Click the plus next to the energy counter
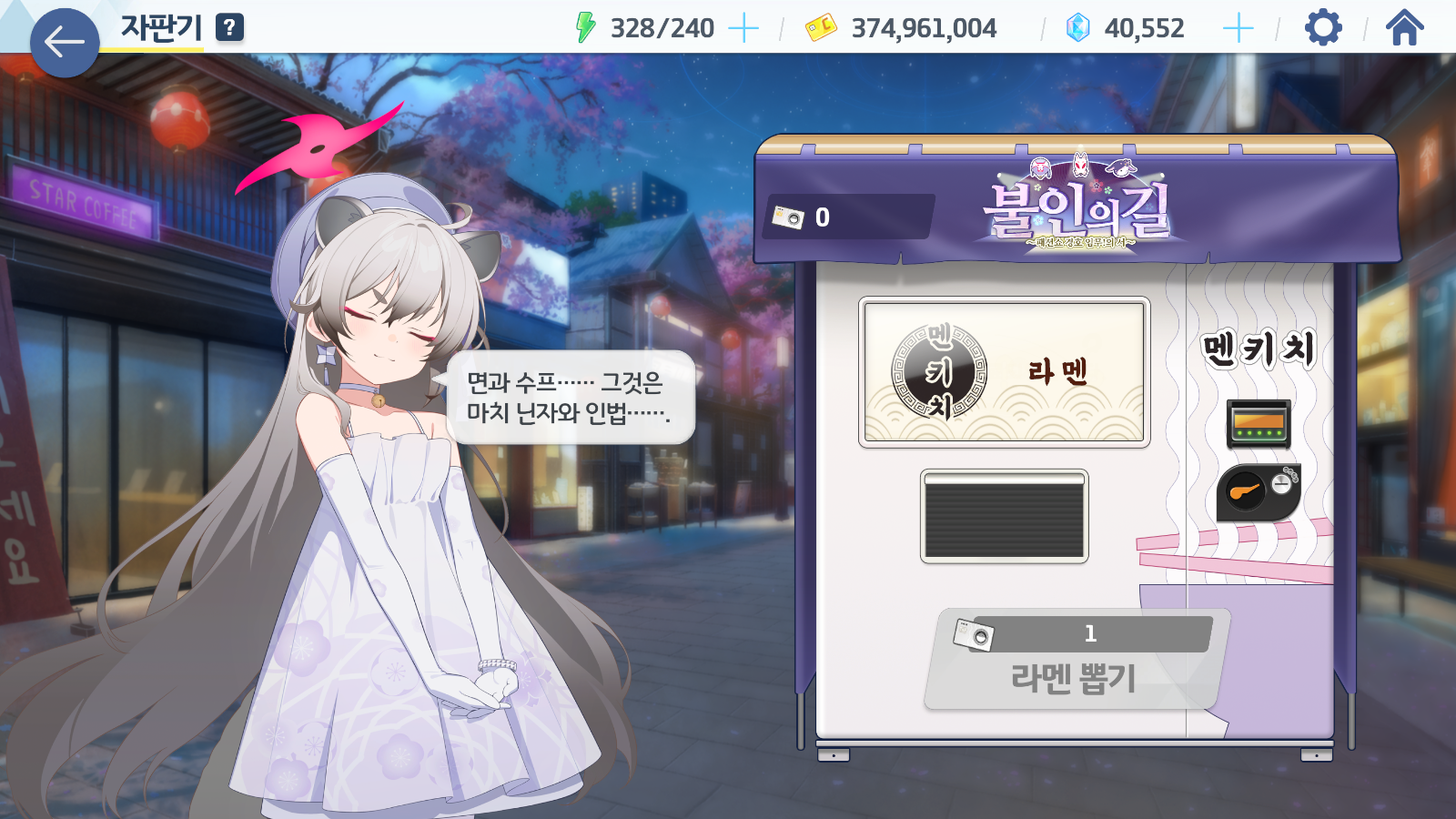 tap(743, 27)
